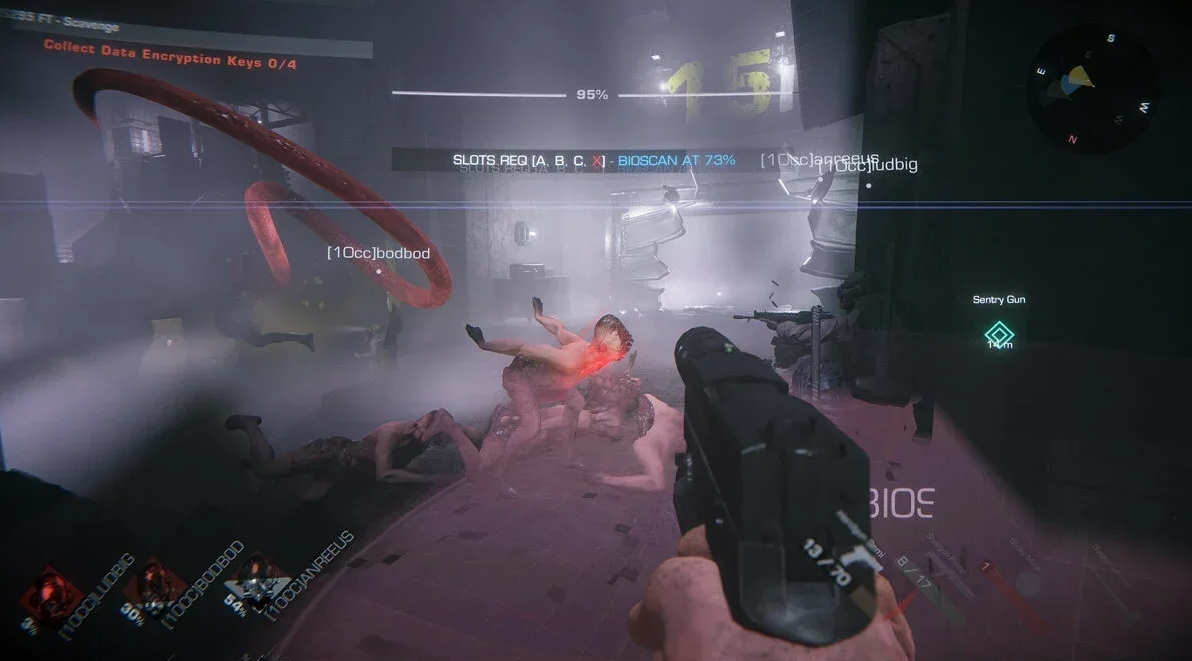Click the circular compass minimap
Image resolution: width=1192 pixels, height=661 pixels.
click(1093, 88)
